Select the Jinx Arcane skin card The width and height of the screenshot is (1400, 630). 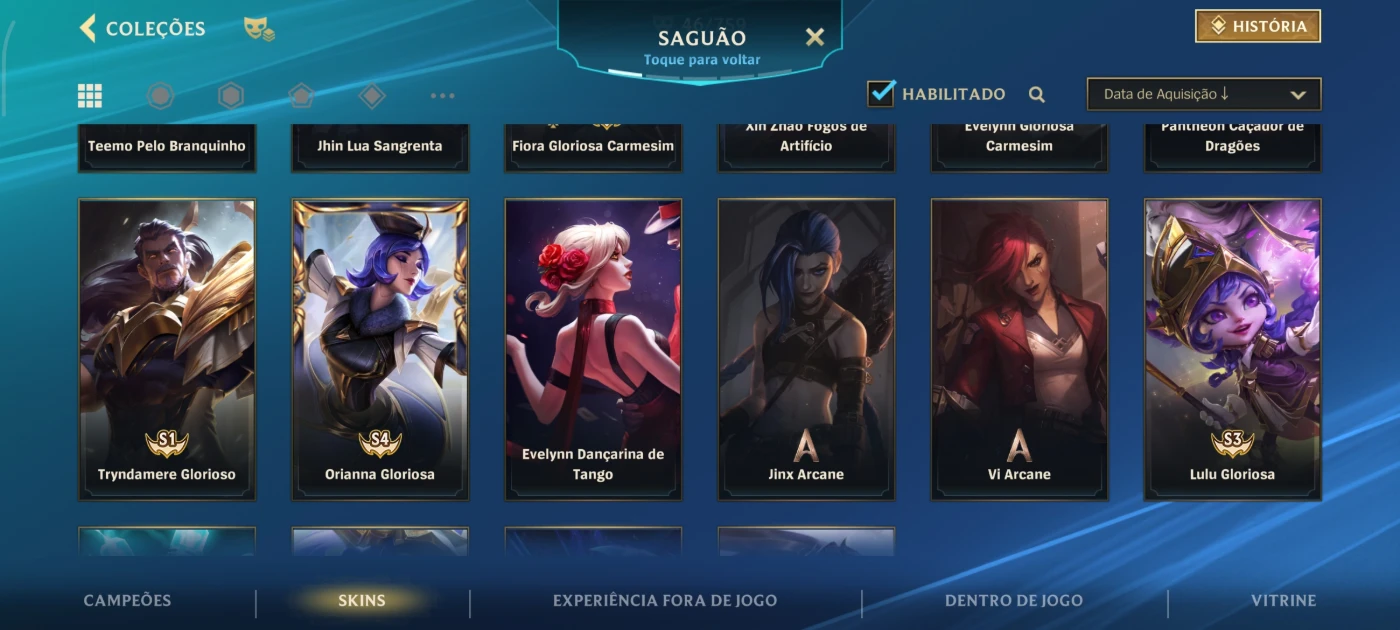[806, 349]
